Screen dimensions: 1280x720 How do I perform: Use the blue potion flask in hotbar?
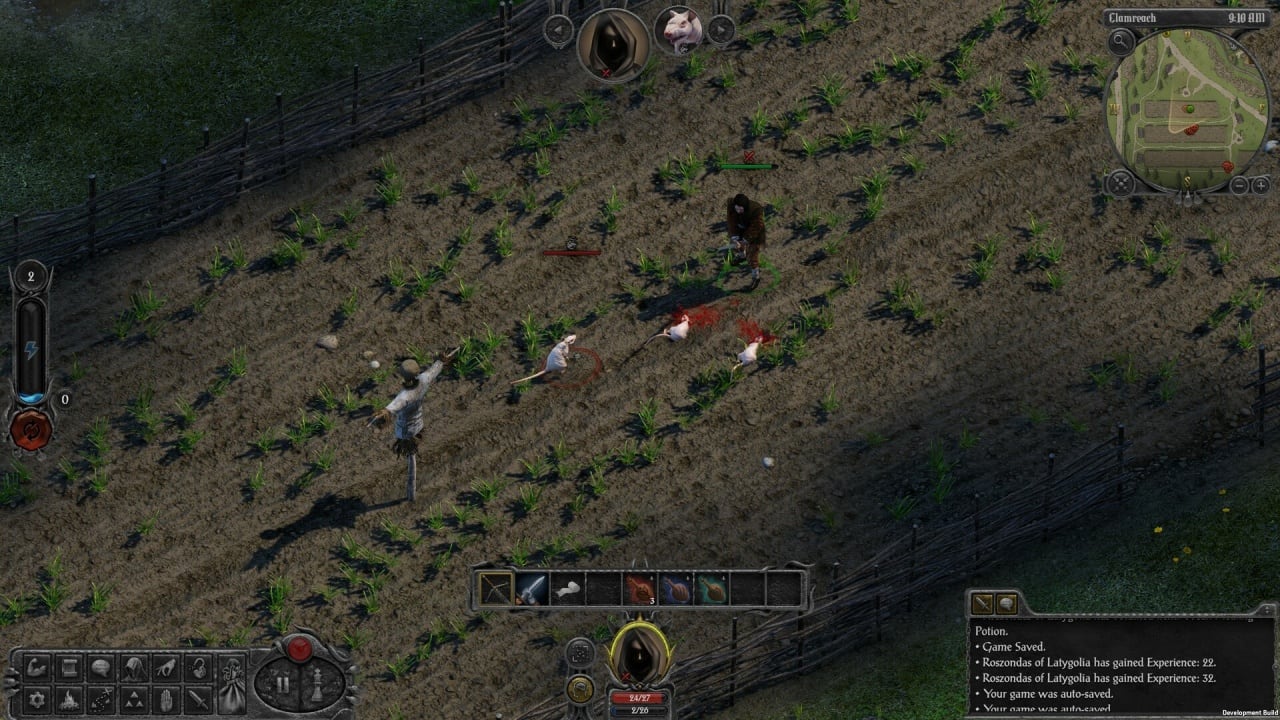tap(675, 589)
